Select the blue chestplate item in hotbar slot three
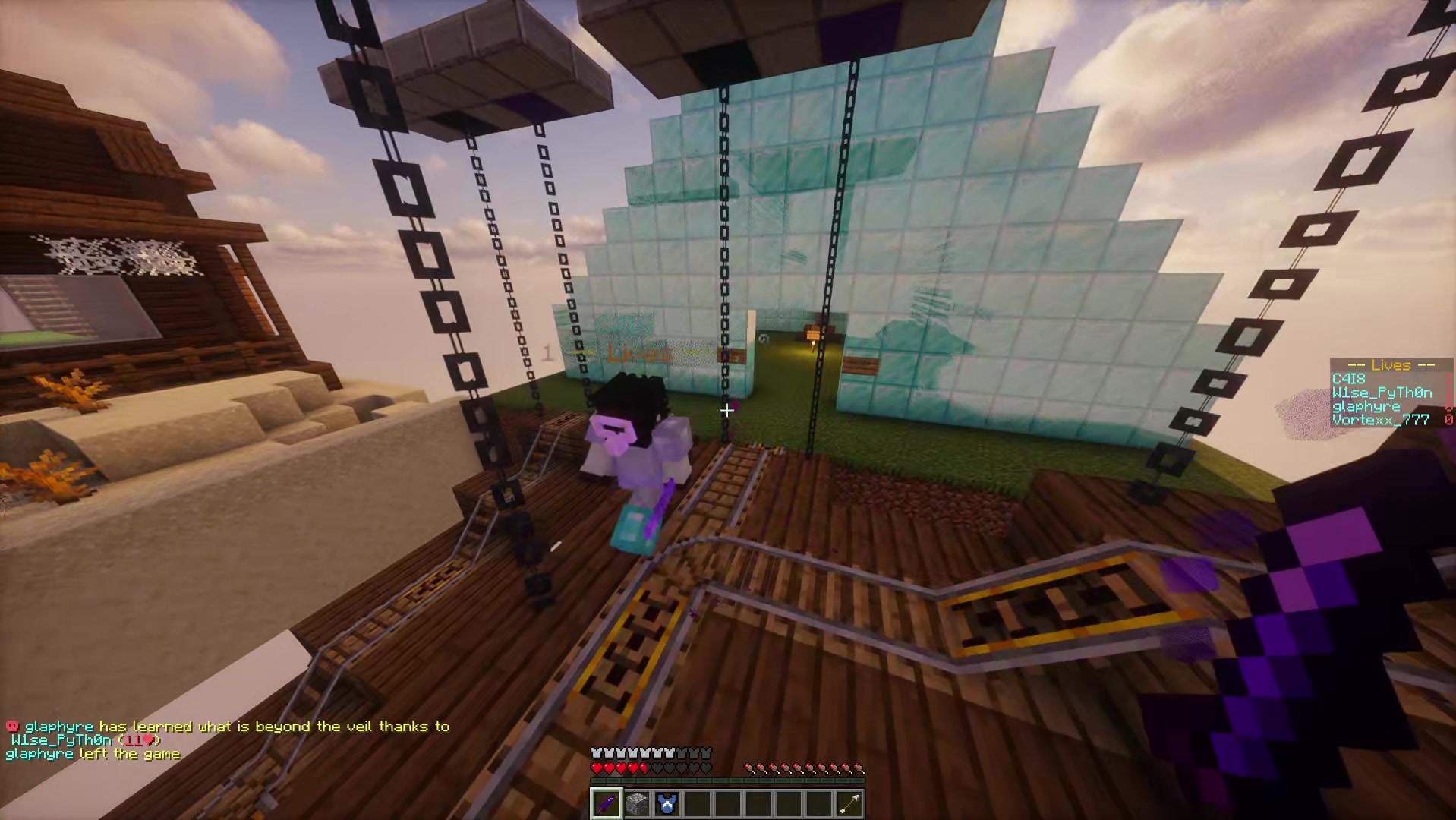Viewport: 1456px width, 820px height. (x=667, y=803)
